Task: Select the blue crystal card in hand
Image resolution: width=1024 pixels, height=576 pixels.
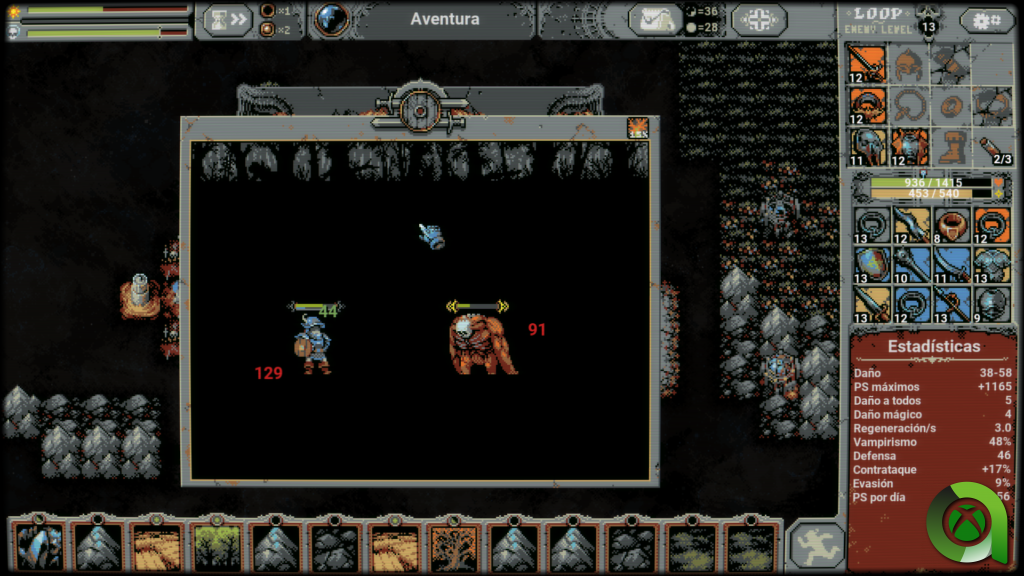Action: (x=40, y=547)
